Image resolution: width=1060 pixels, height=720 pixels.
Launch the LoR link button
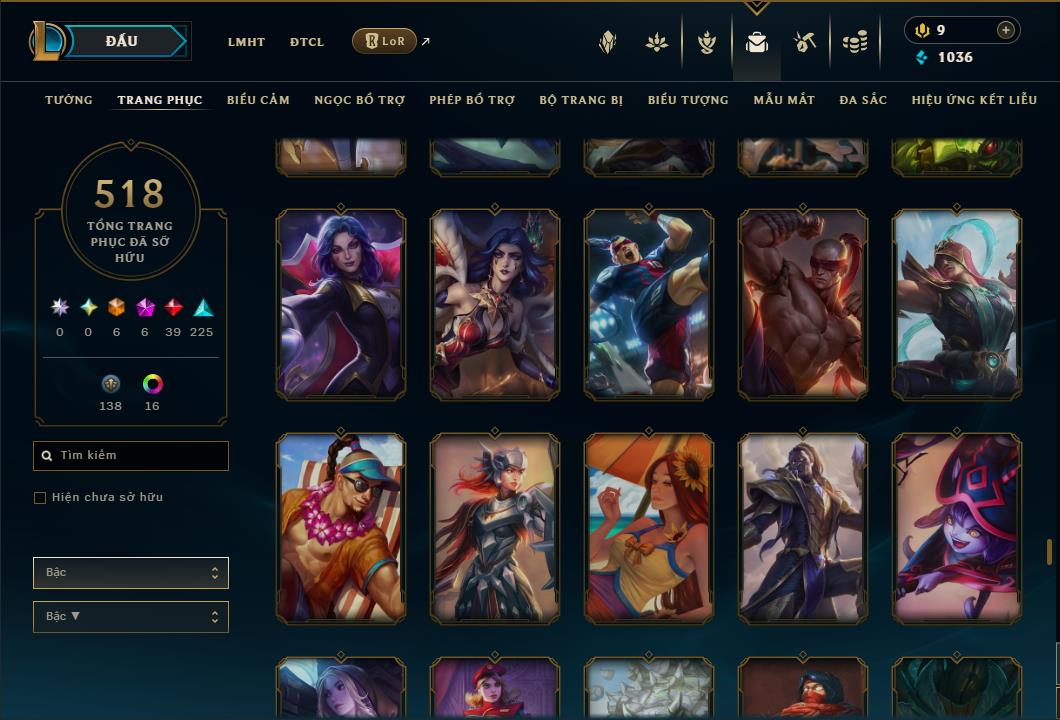pyautogui.click(x=385, y=41)
